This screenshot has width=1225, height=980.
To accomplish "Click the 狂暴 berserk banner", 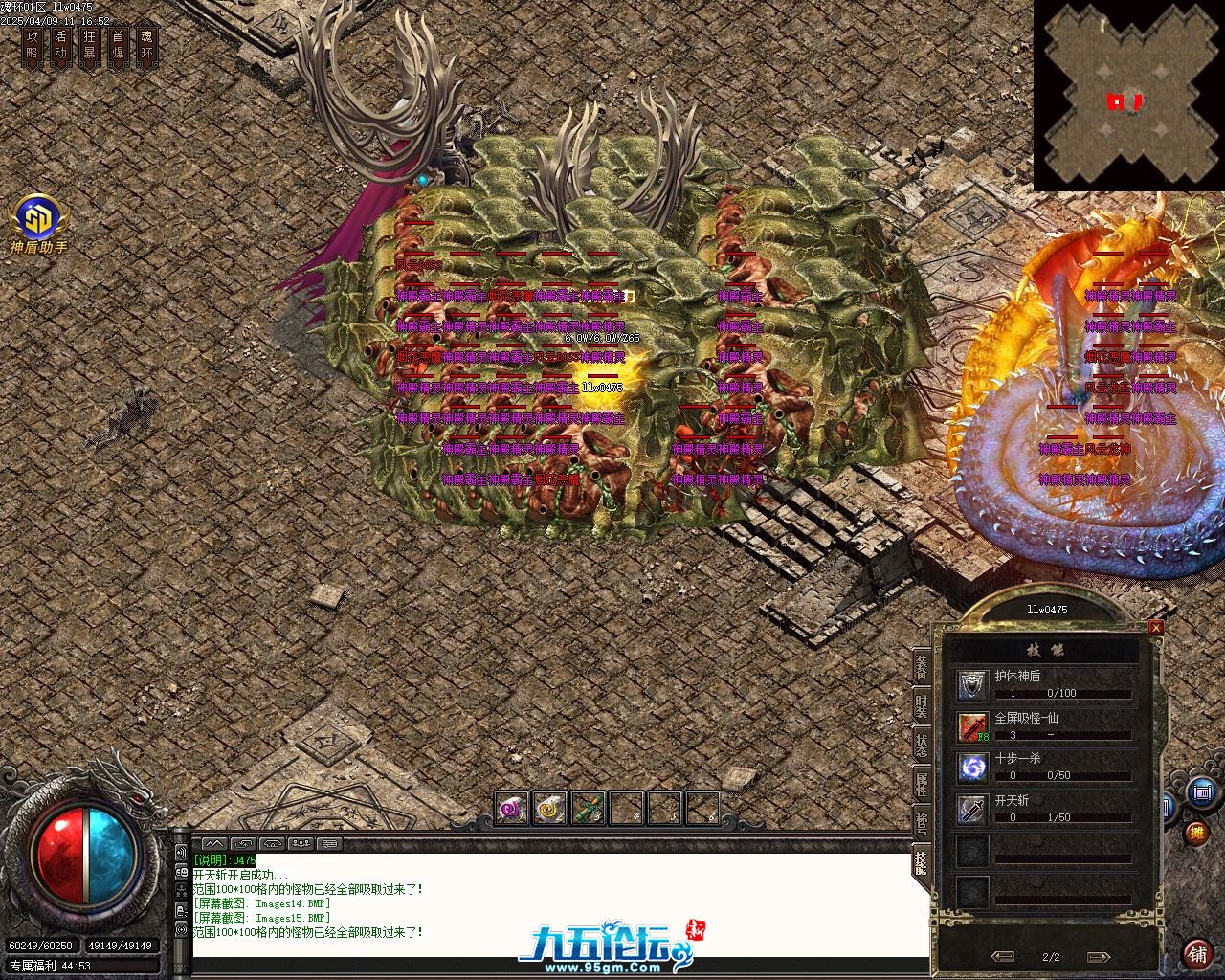I will coord(89,45).
